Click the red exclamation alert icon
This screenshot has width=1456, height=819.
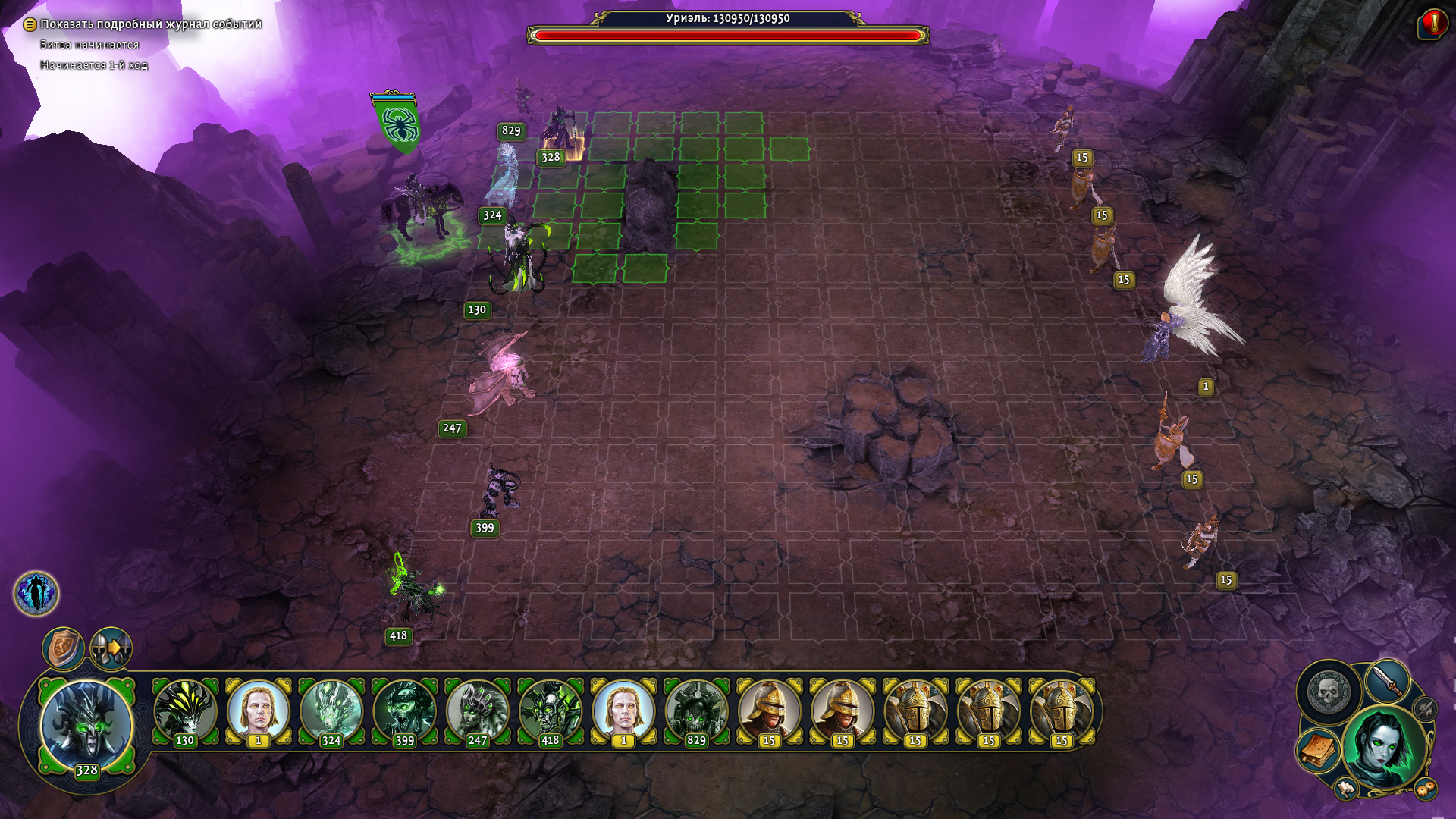[1432, 23]
